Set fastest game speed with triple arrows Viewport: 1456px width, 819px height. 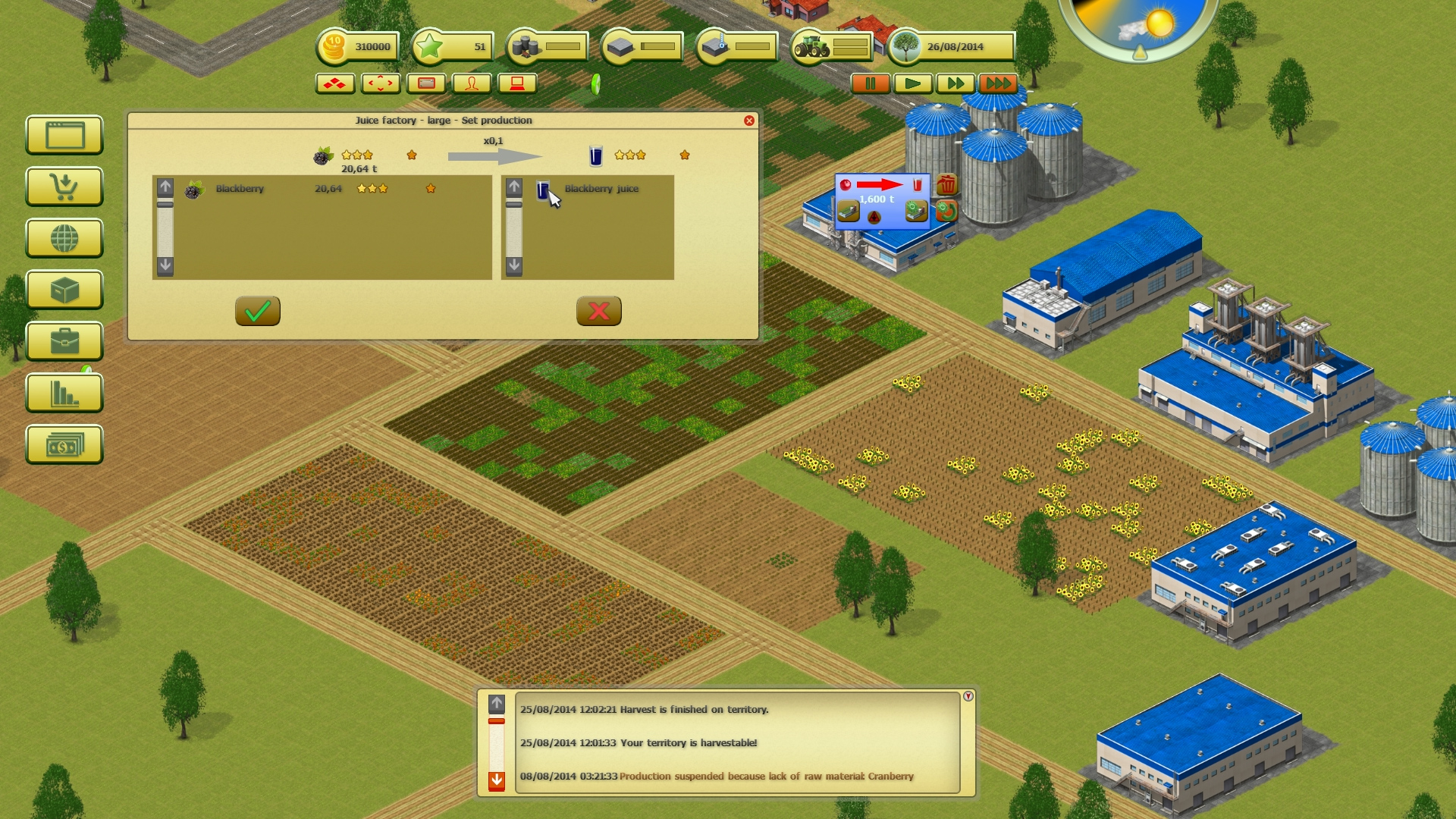(999, 84)
